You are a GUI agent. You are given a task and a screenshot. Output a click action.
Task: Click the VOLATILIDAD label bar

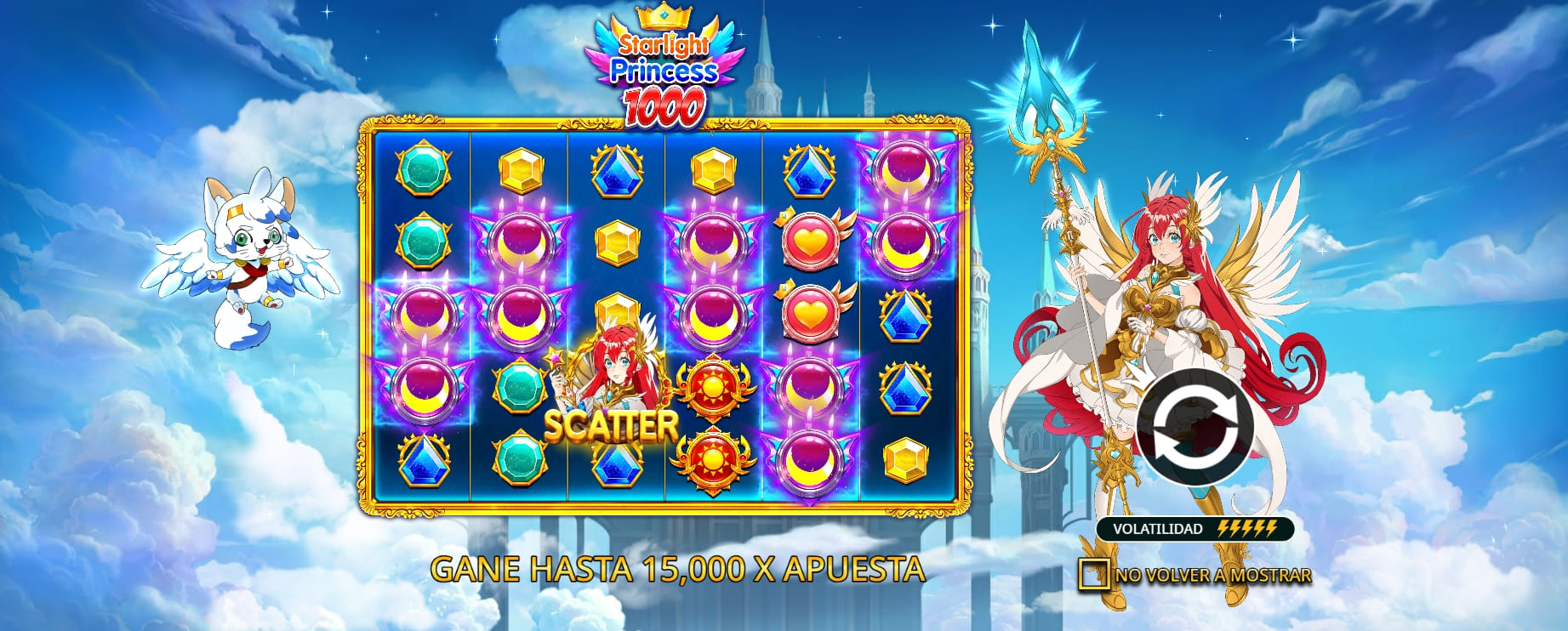1160,527
